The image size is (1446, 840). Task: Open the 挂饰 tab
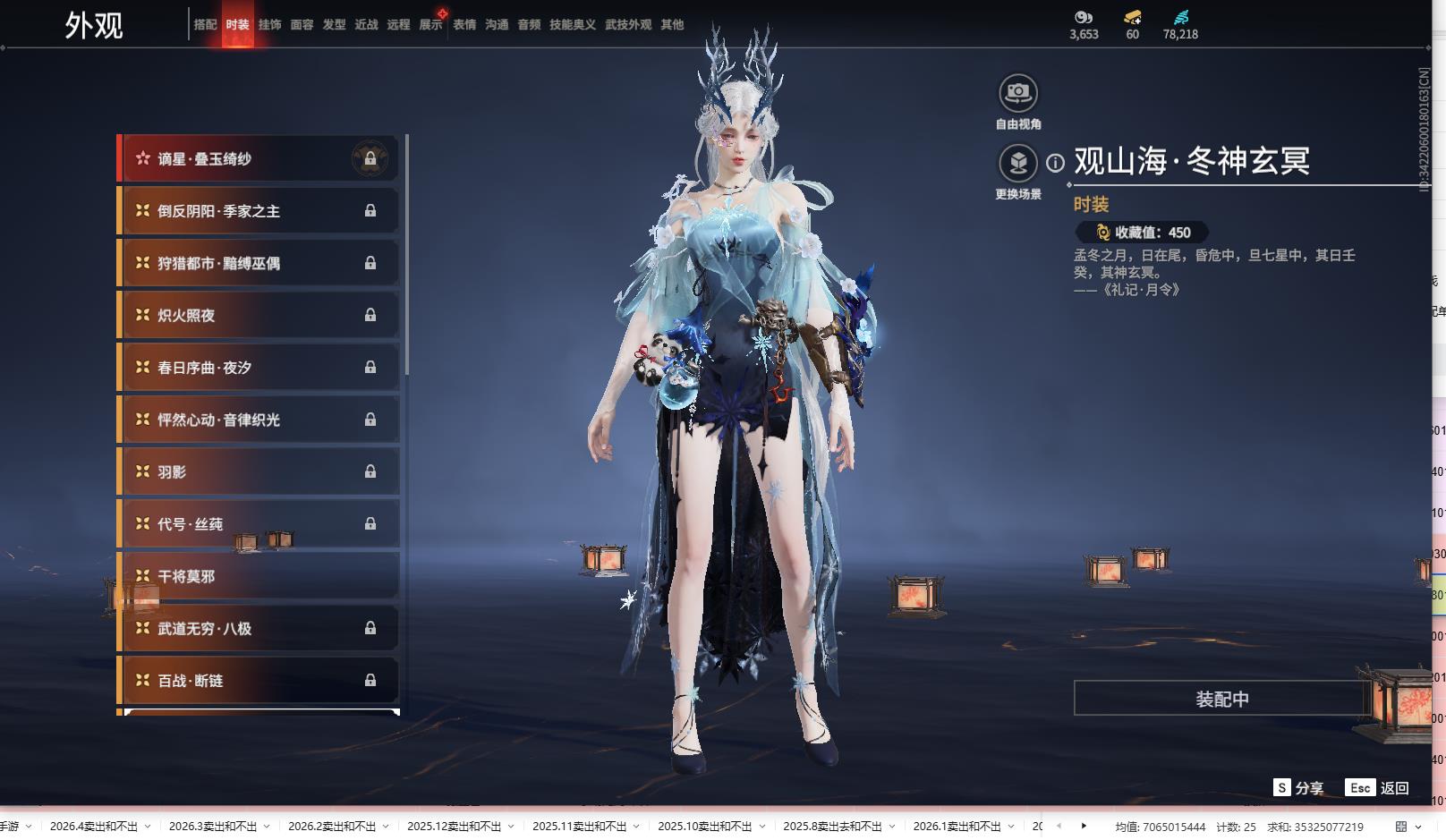click(269, 25)
